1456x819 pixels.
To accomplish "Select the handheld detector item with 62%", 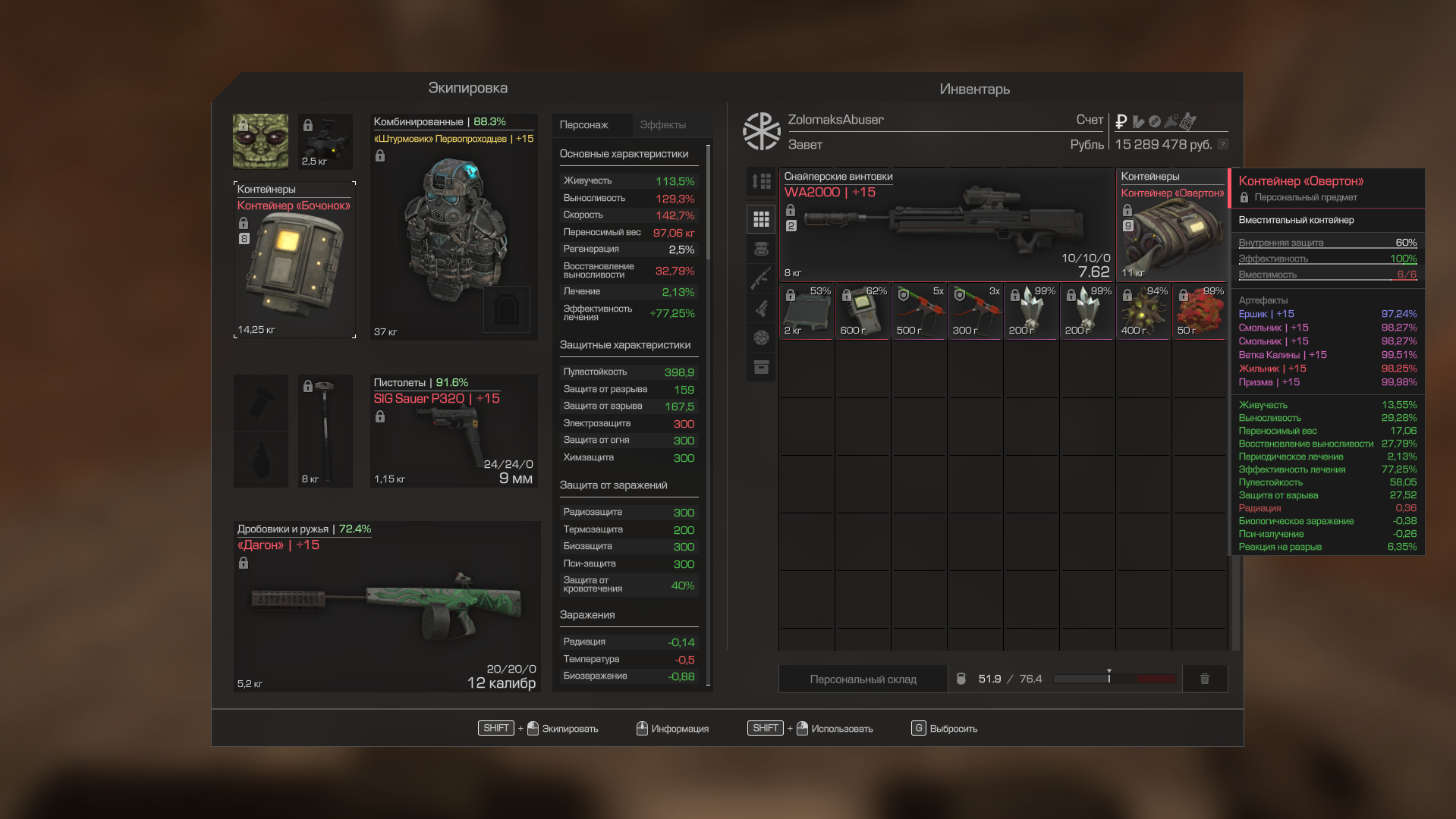I will coord(863,312).
